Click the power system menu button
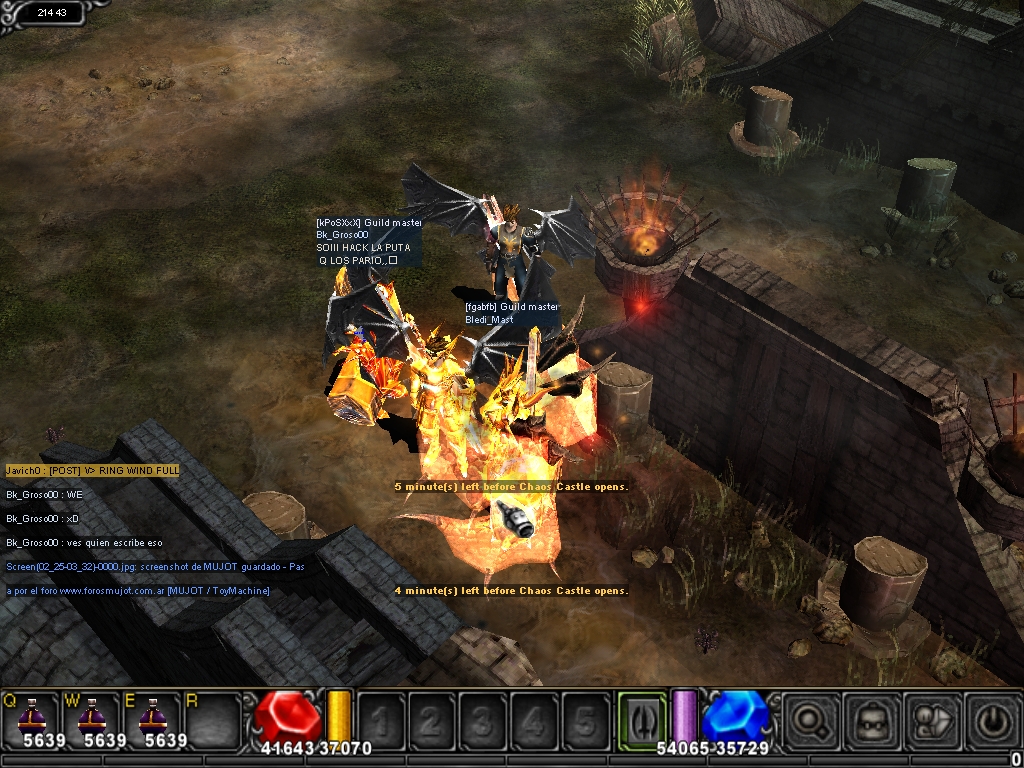 [x=993, y=721]
